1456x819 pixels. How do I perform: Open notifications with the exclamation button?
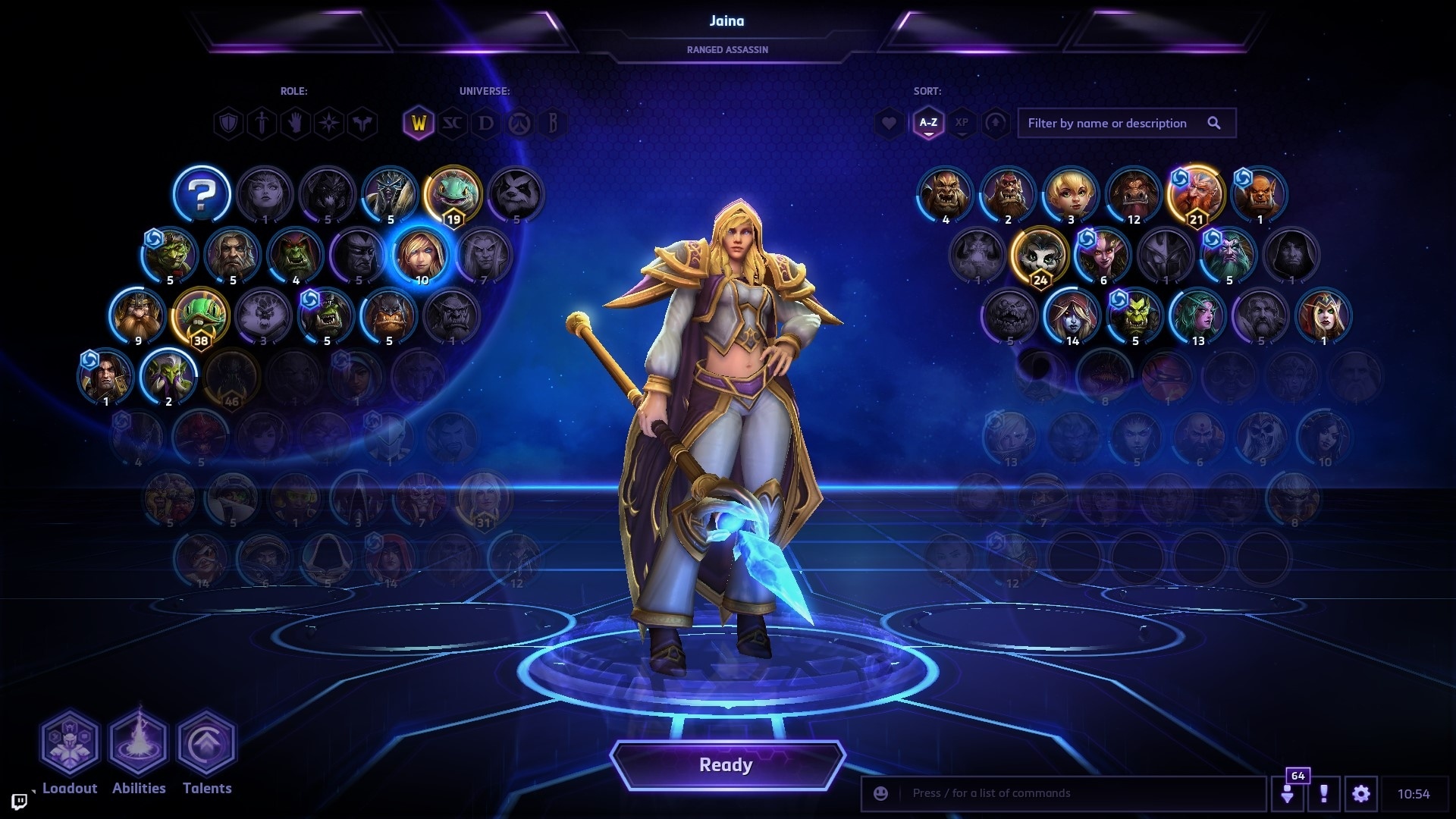pyautogui.click(x=1324, y=793)
